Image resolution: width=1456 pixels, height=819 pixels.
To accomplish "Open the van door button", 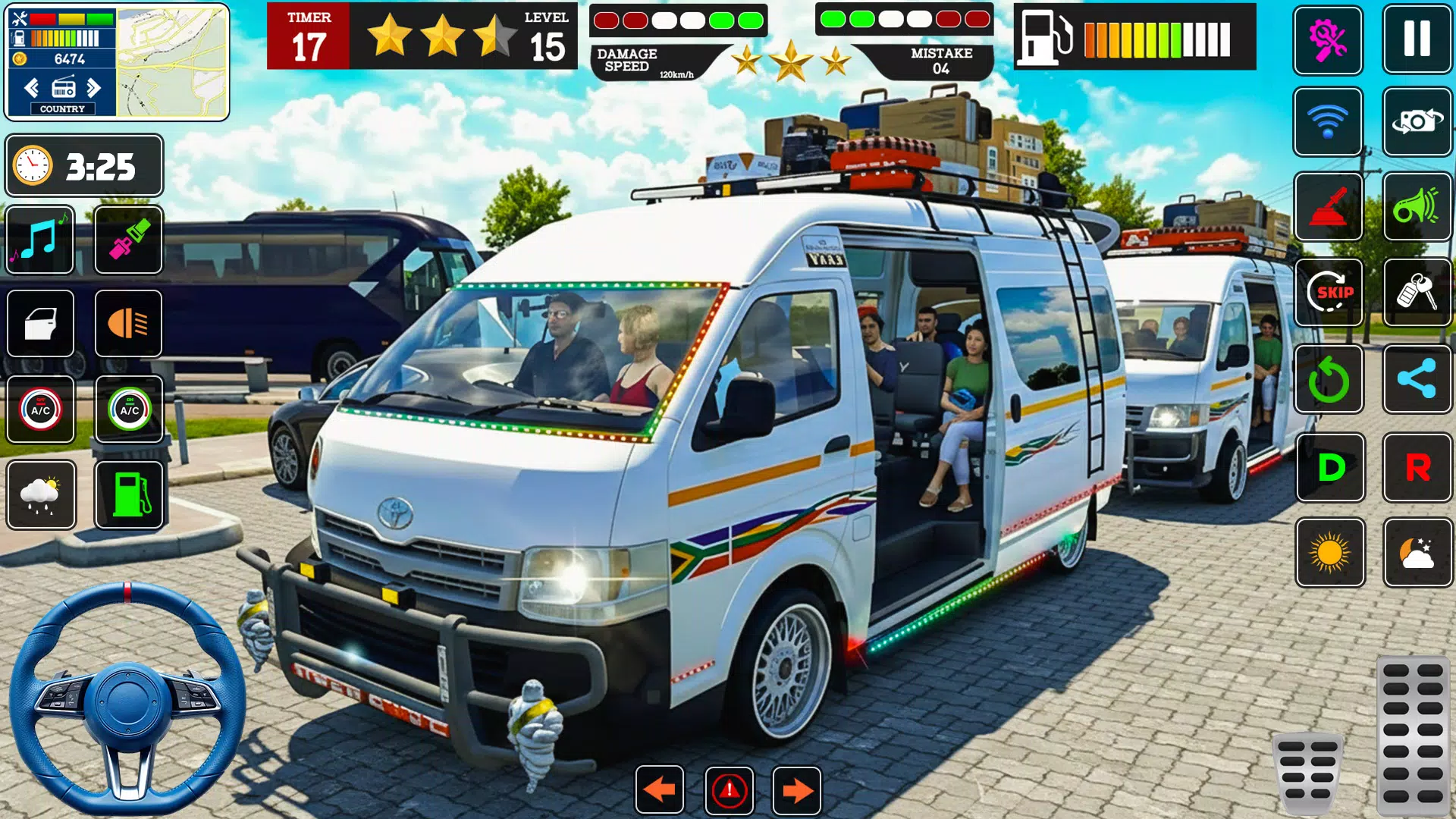I will tap(40, 324).
